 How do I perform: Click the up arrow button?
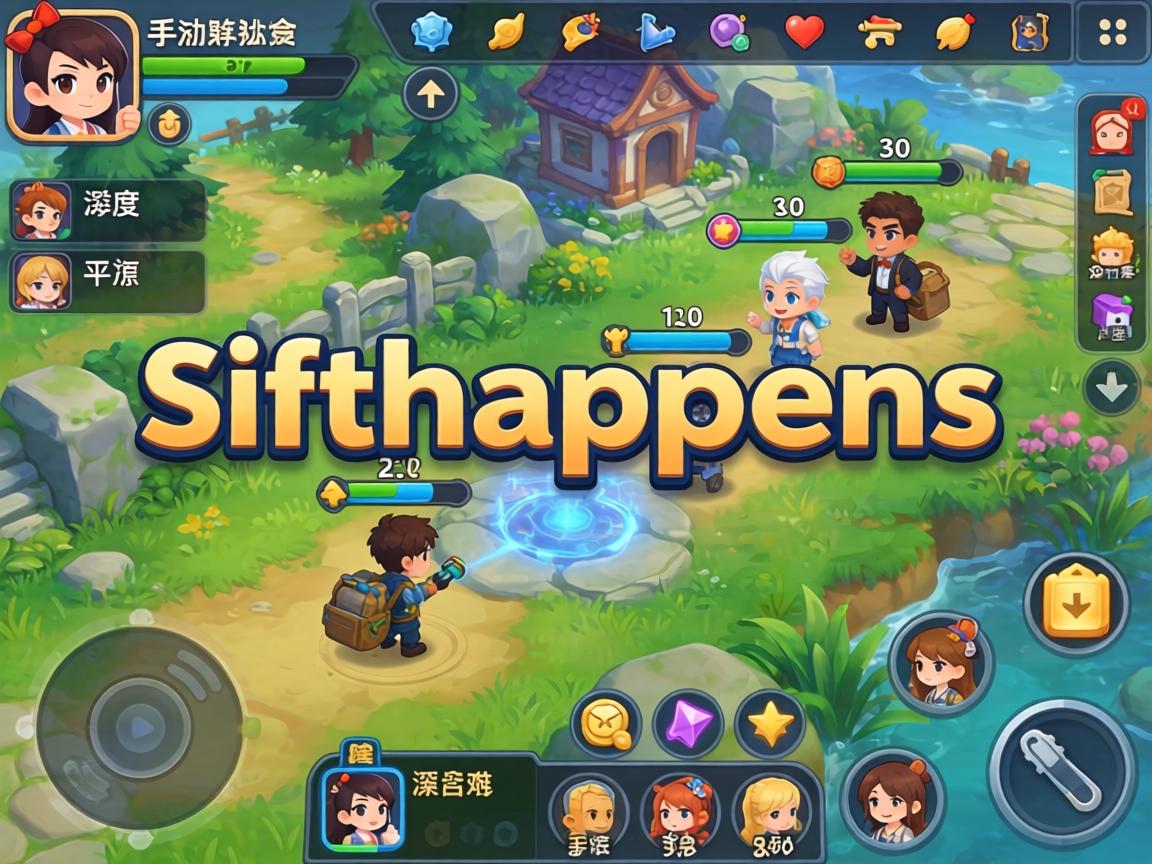(431, 95)
